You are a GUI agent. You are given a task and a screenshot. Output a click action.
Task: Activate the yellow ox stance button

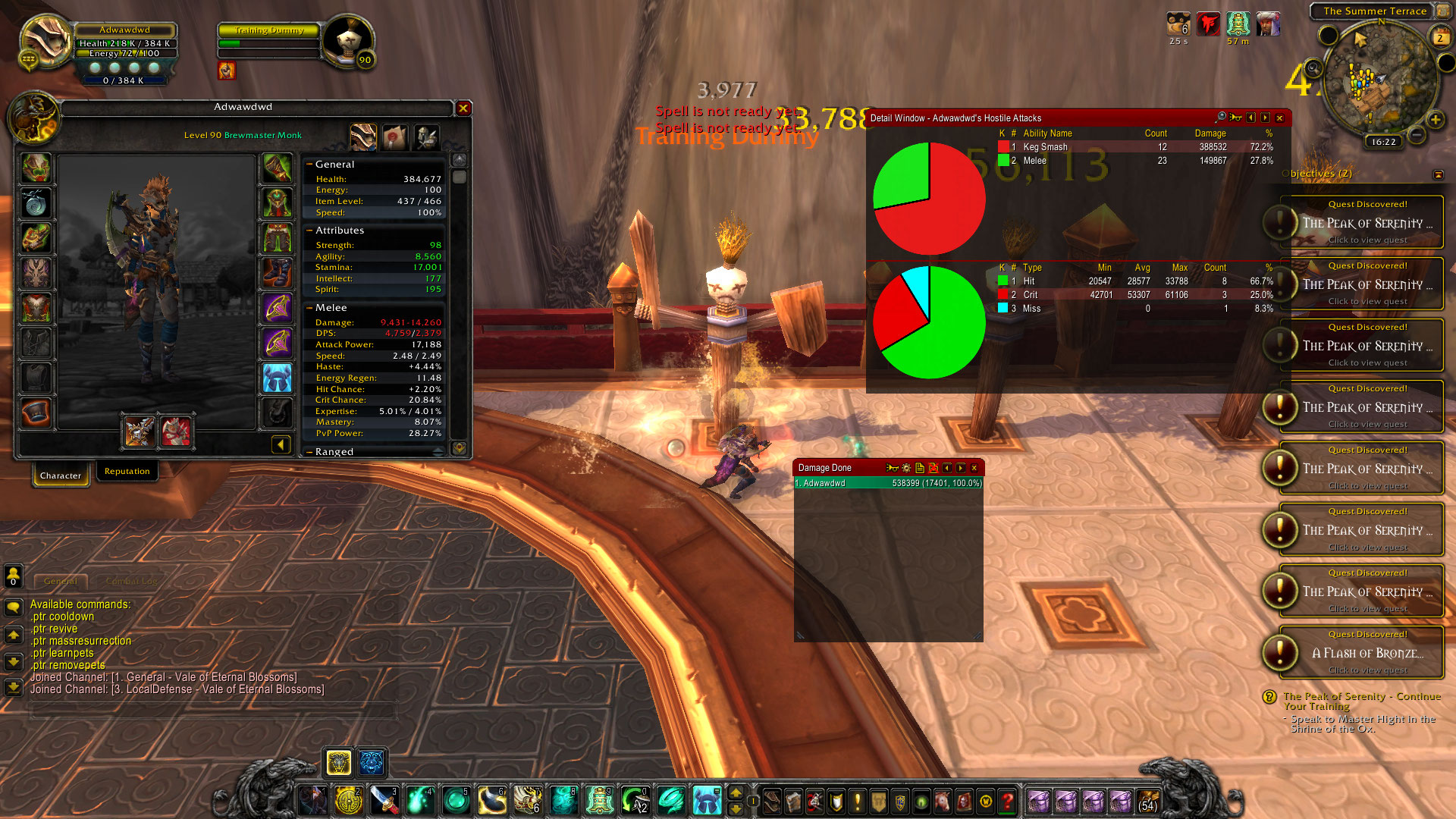(338, 762)
